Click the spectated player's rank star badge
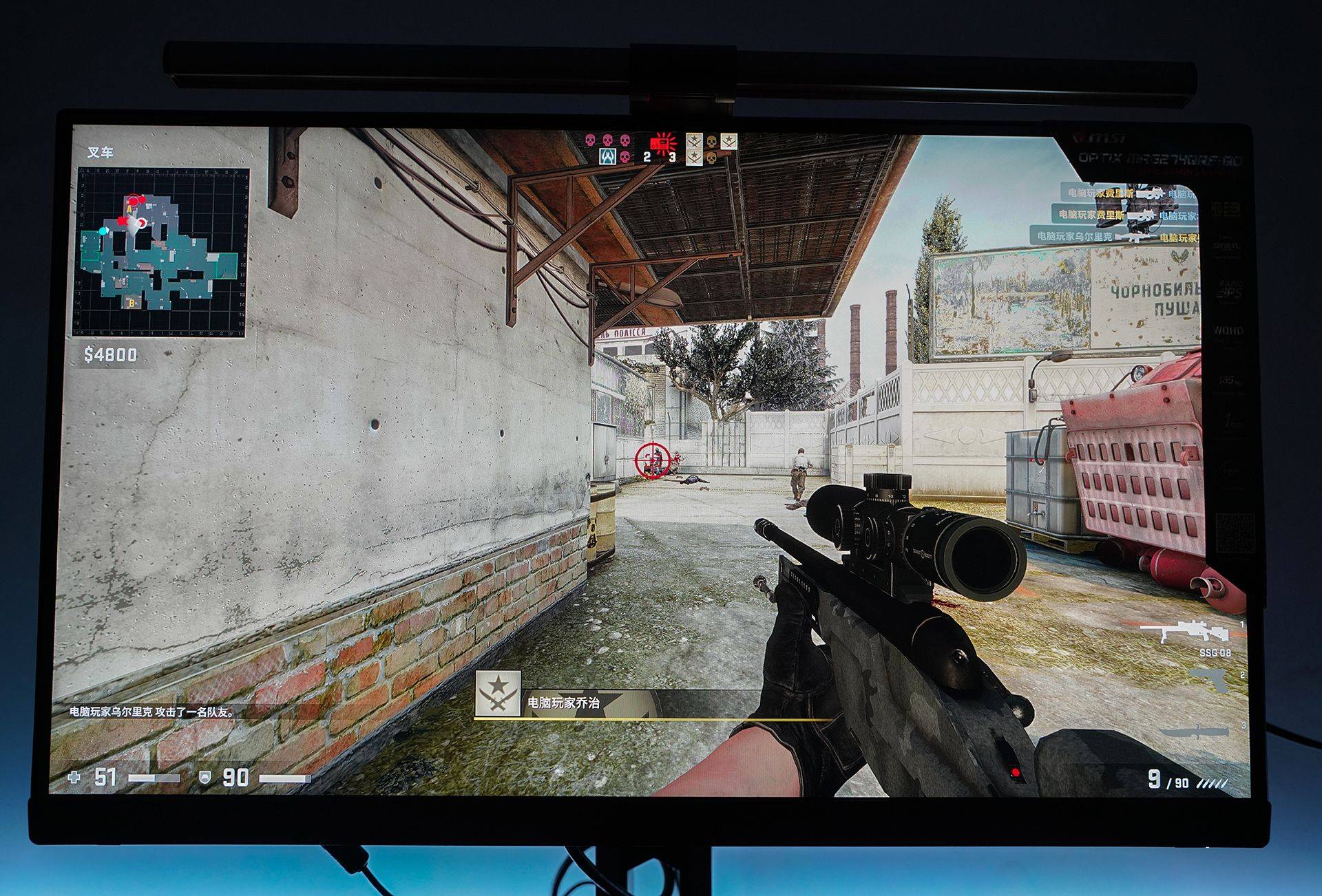Viewport: 1322px width, 896px height. tap(498, 693)
